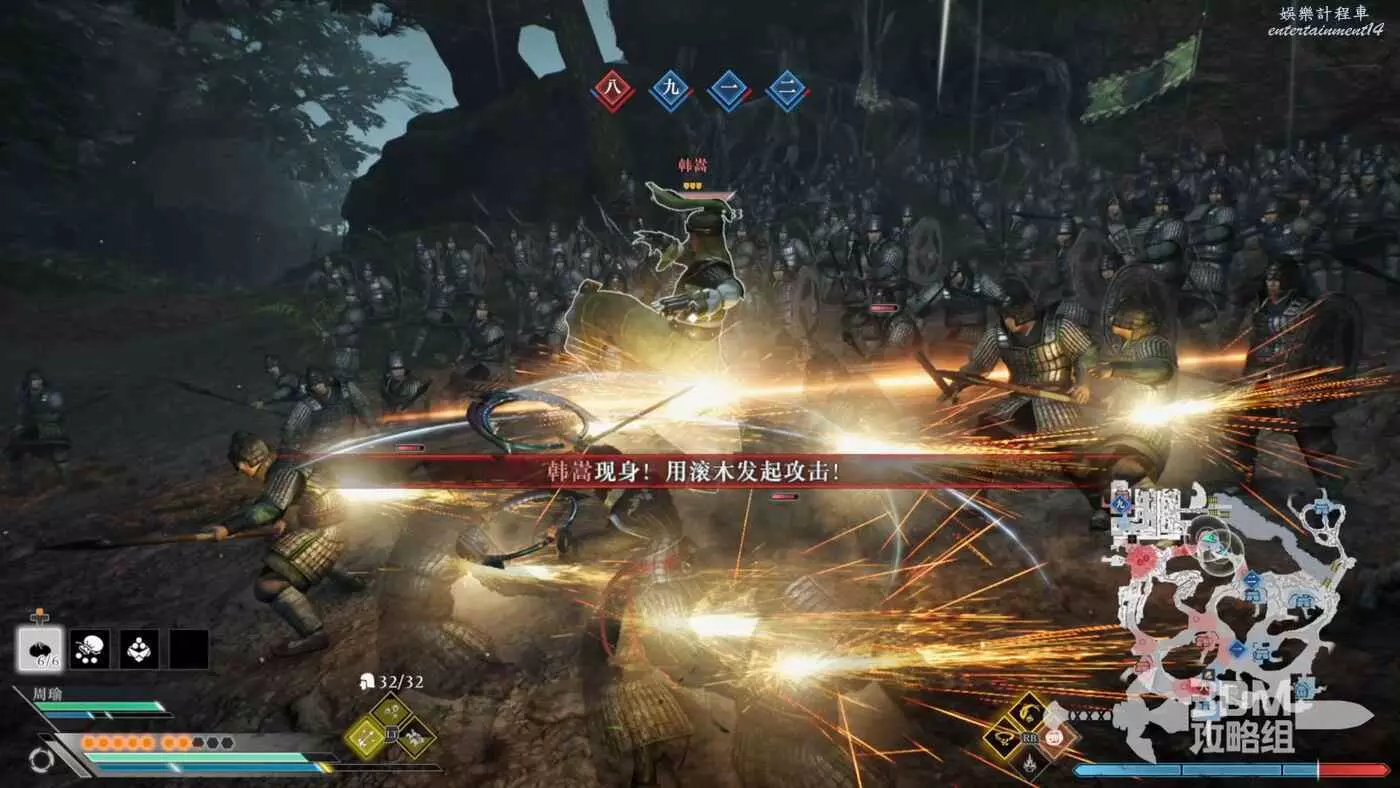Select the second item slot with dots

91,649
